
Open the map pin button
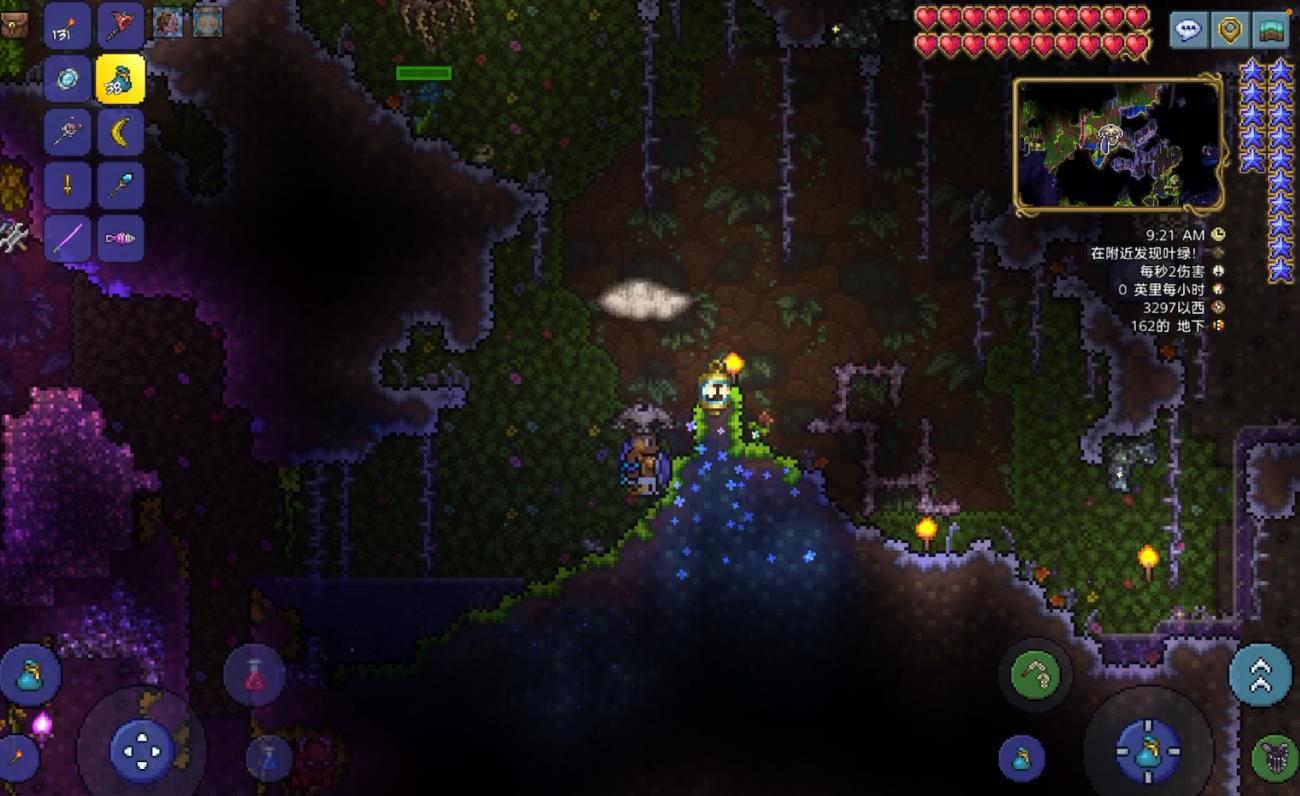click(x=1229, y=30)
